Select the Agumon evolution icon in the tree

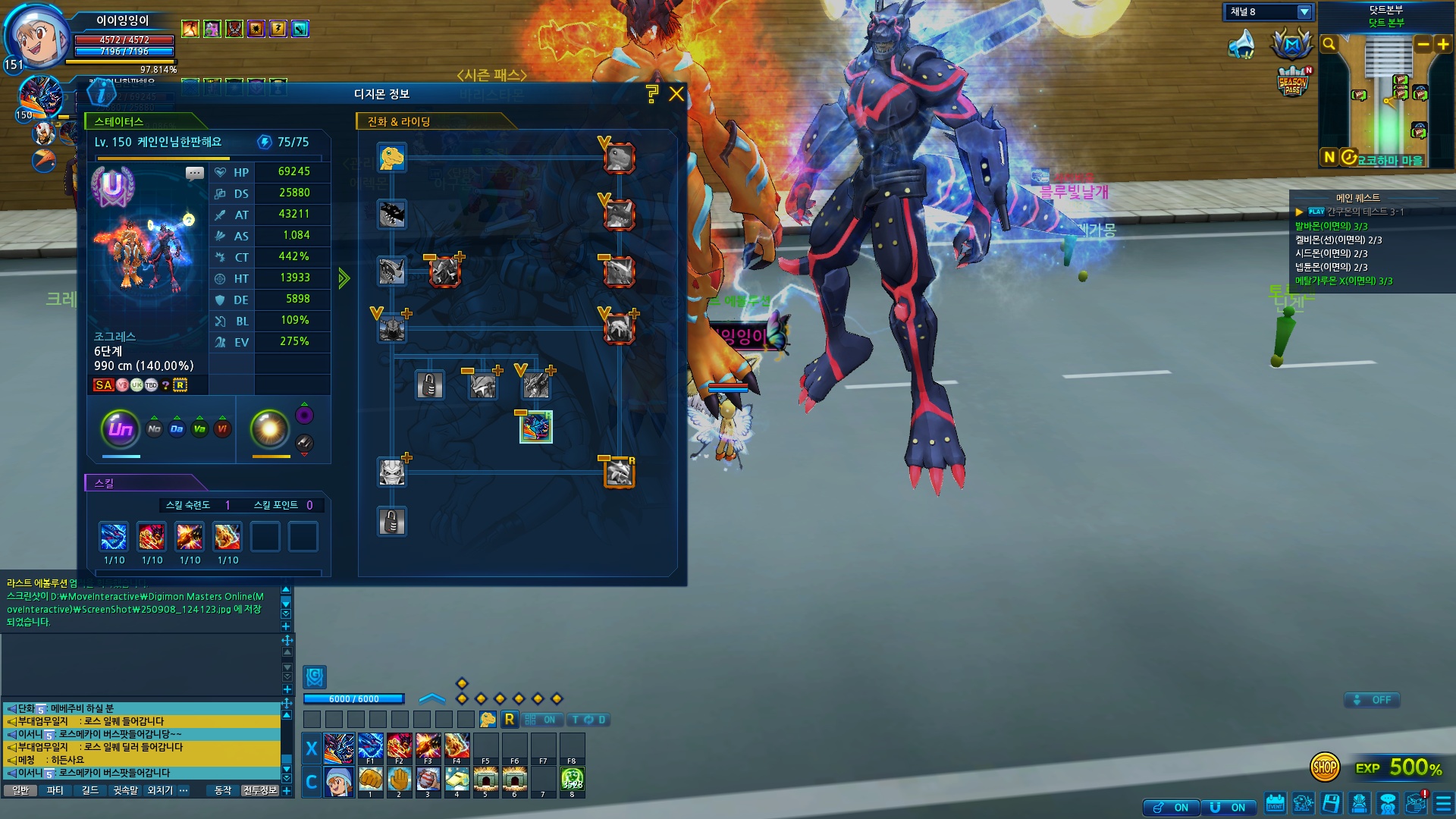click(392, 158)
